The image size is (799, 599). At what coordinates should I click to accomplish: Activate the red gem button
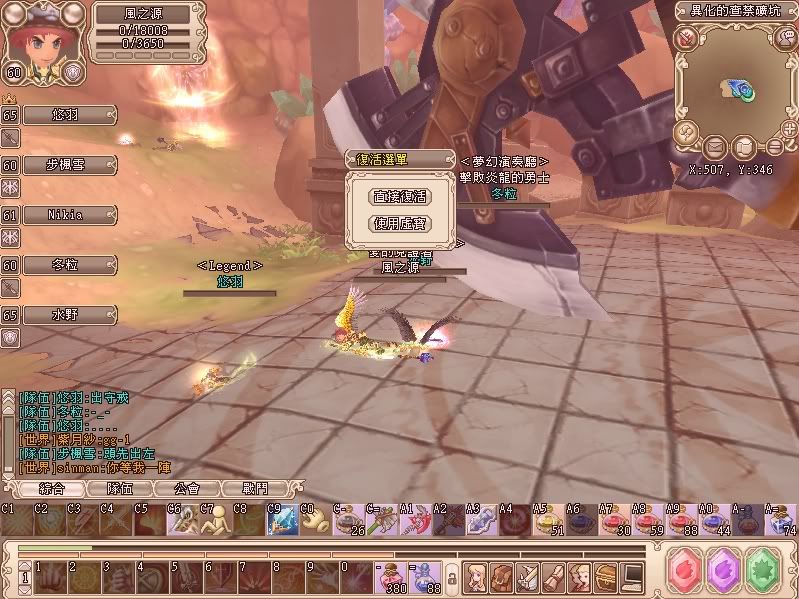(x=688, y=573)
